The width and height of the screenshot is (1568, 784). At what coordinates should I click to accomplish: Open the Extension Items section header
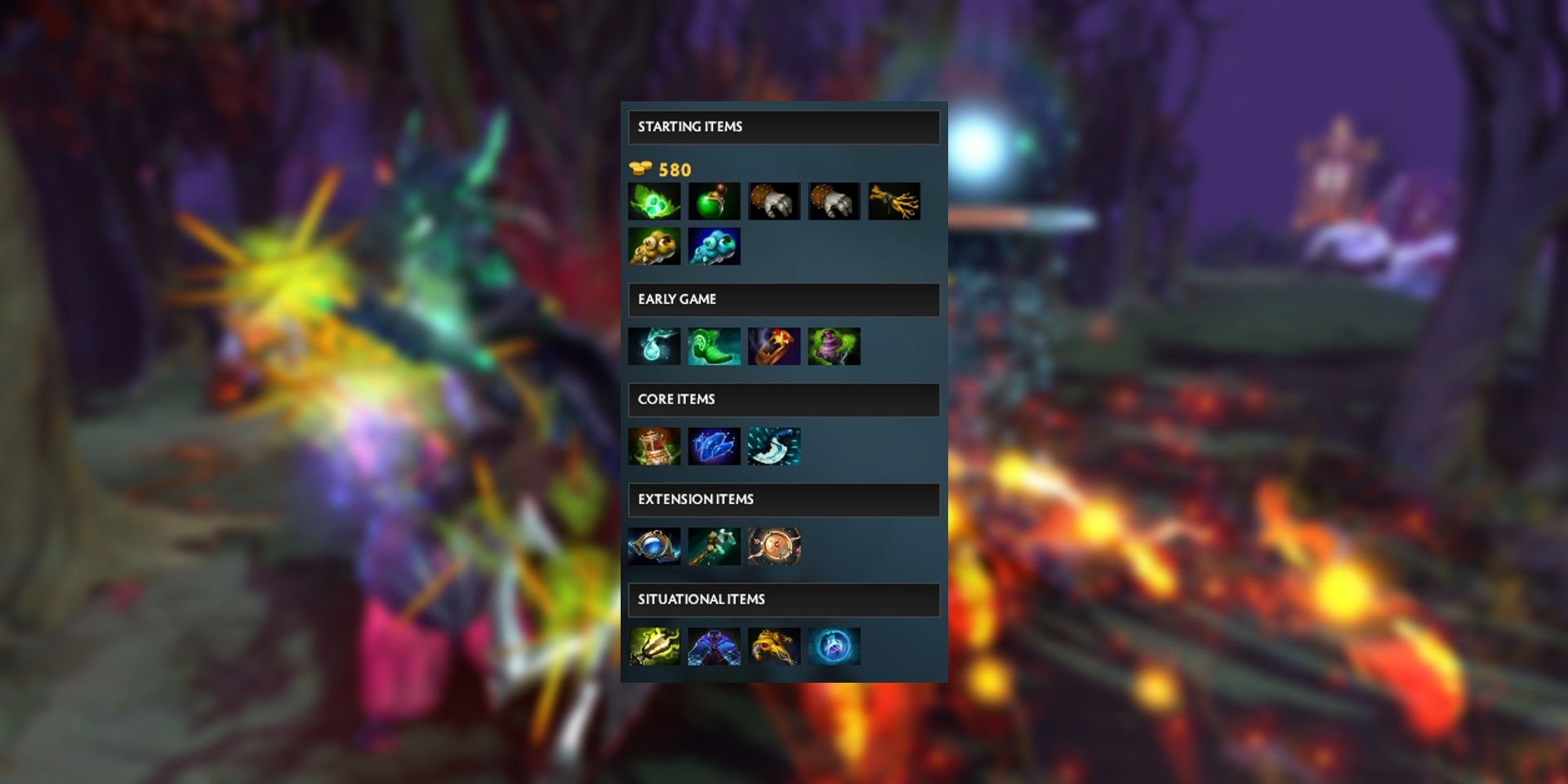click(784, 499)
